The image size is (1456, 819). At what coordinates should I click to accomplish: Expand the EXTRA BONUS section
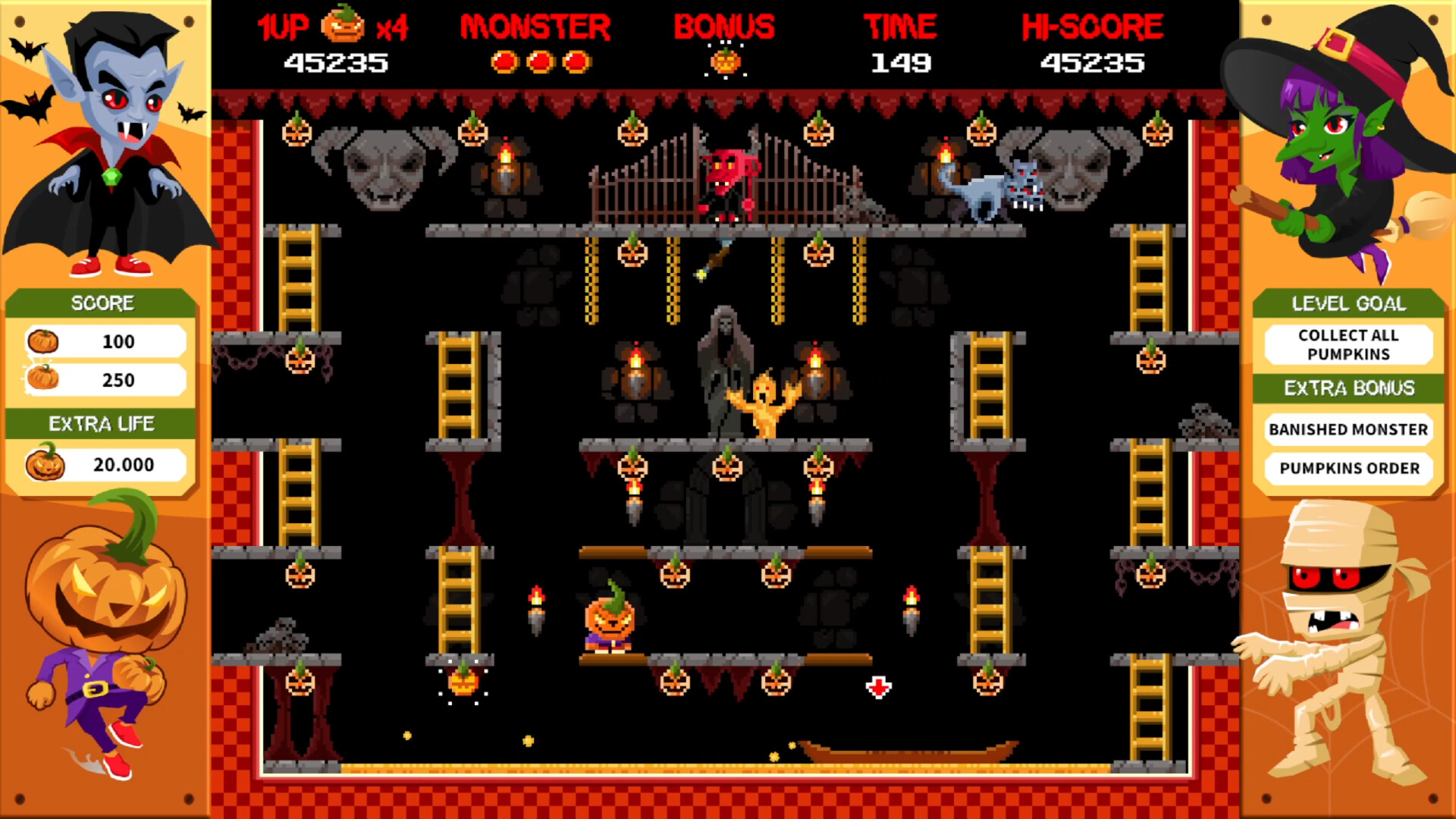tap(1348, 388)
